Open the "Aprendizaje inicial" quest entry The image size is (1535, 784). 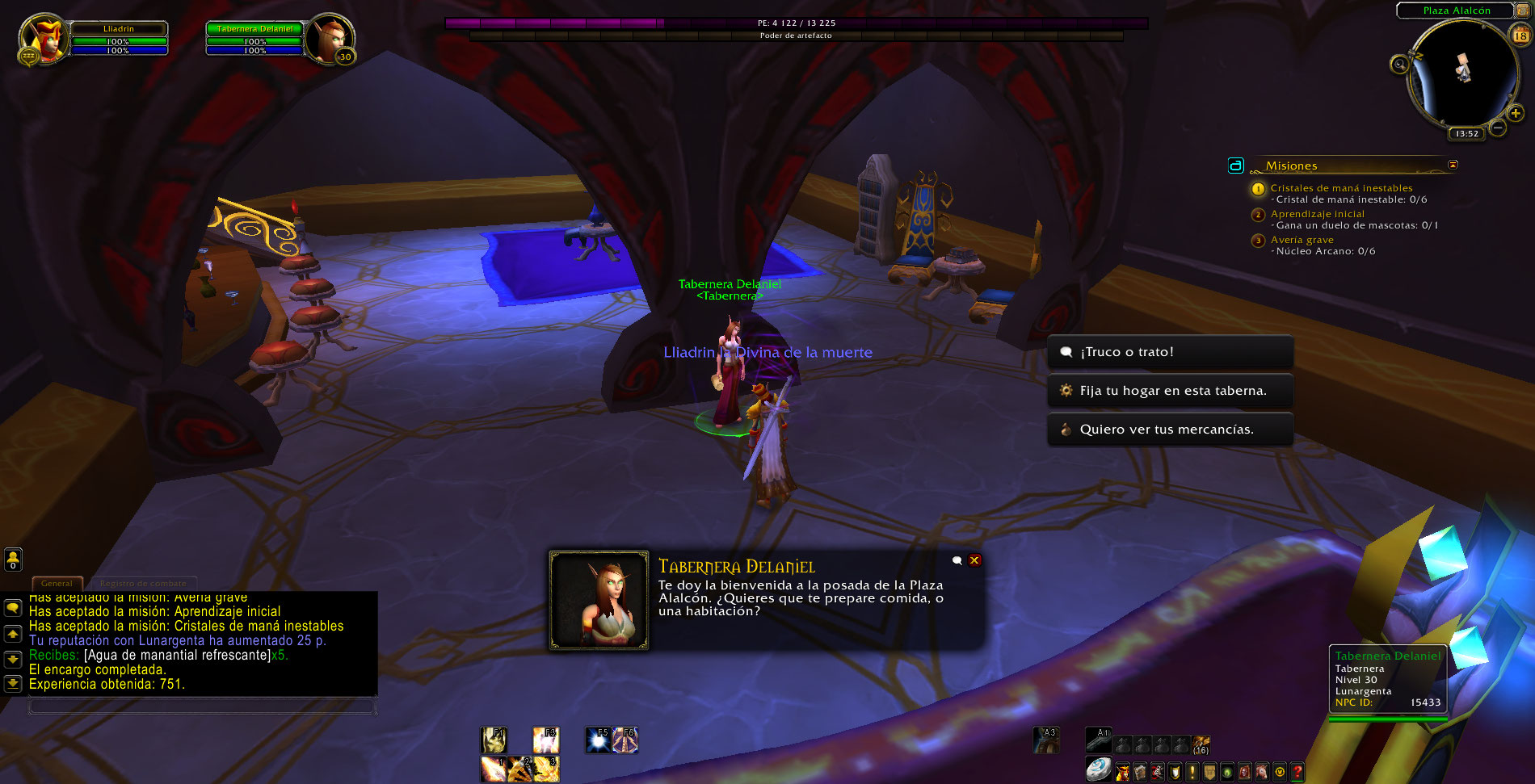1317,214
